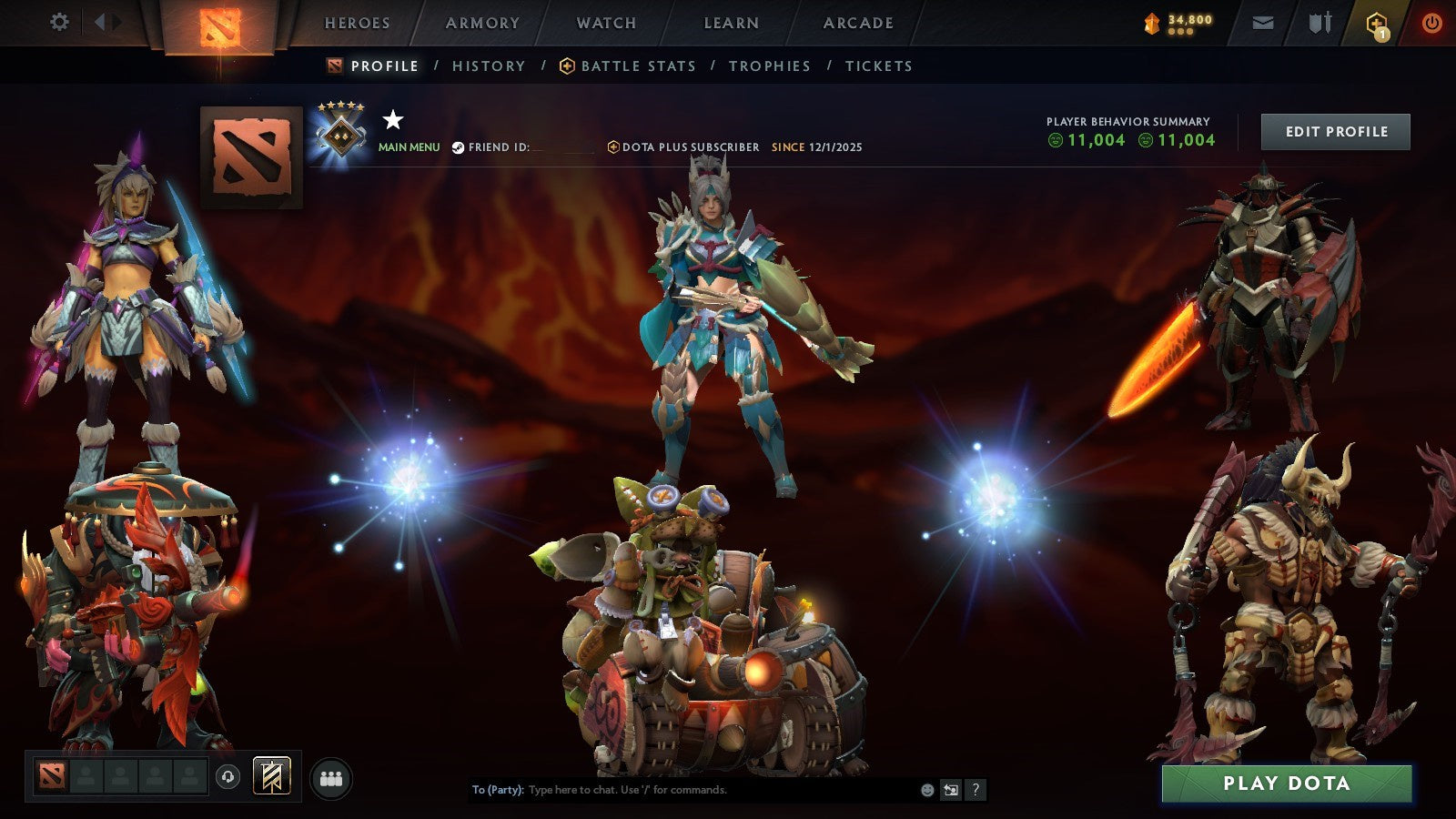Expand an empty party slot
Viewport: 1456px width, 819px height.
pyautogui.click(x=86, y=776)
